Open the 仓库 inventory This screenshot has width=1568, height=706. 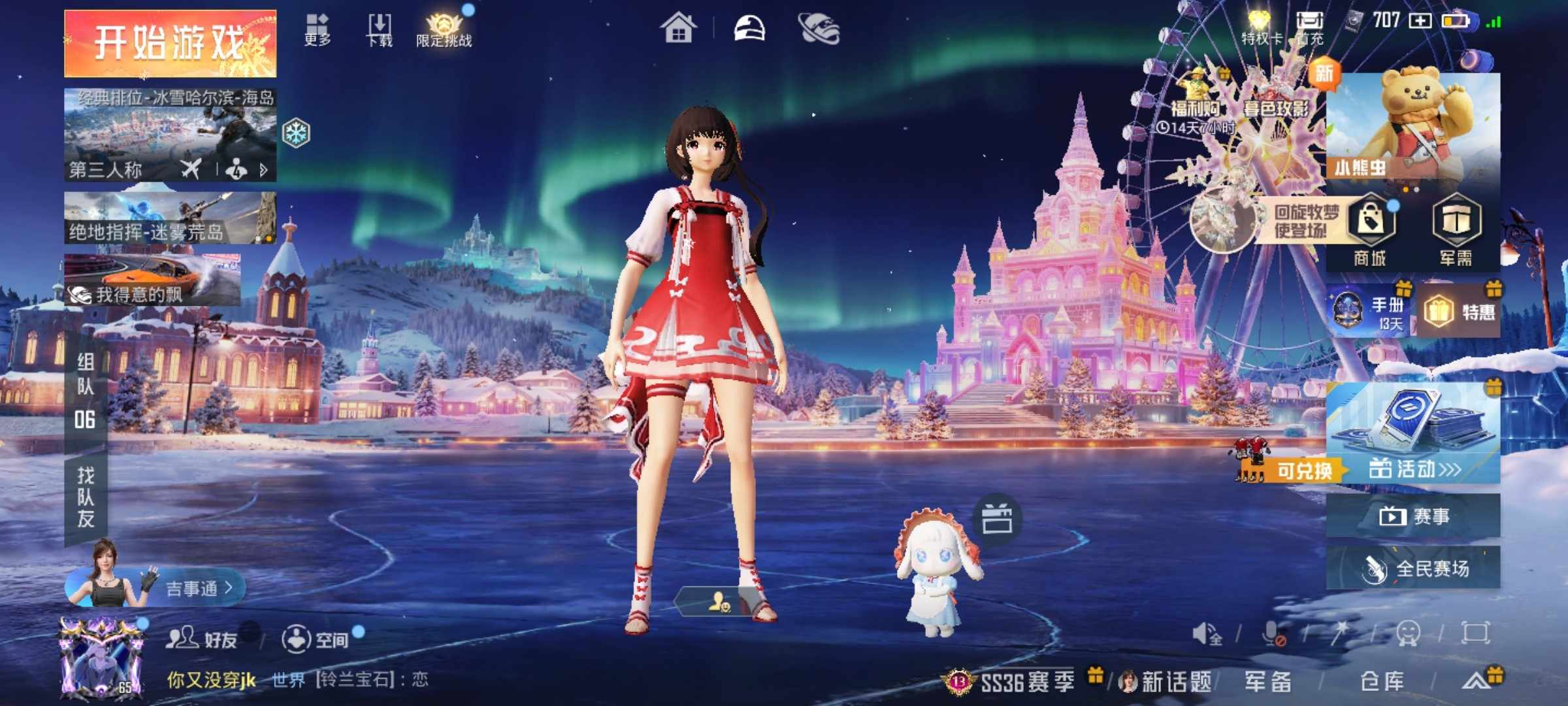tap(1381, 681)
